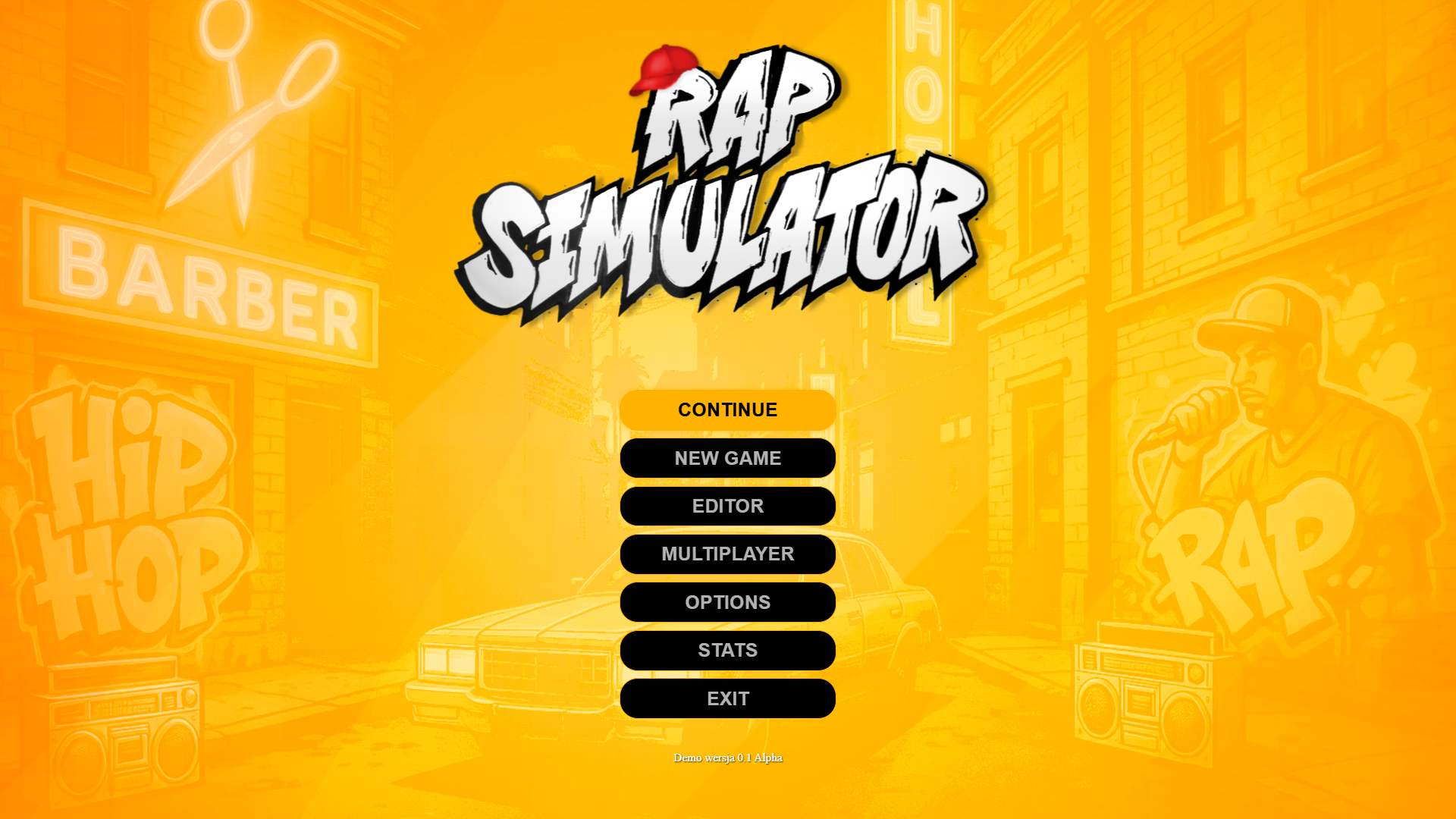
Task: Open the EDITOR
Action: [x=726, y=506]
